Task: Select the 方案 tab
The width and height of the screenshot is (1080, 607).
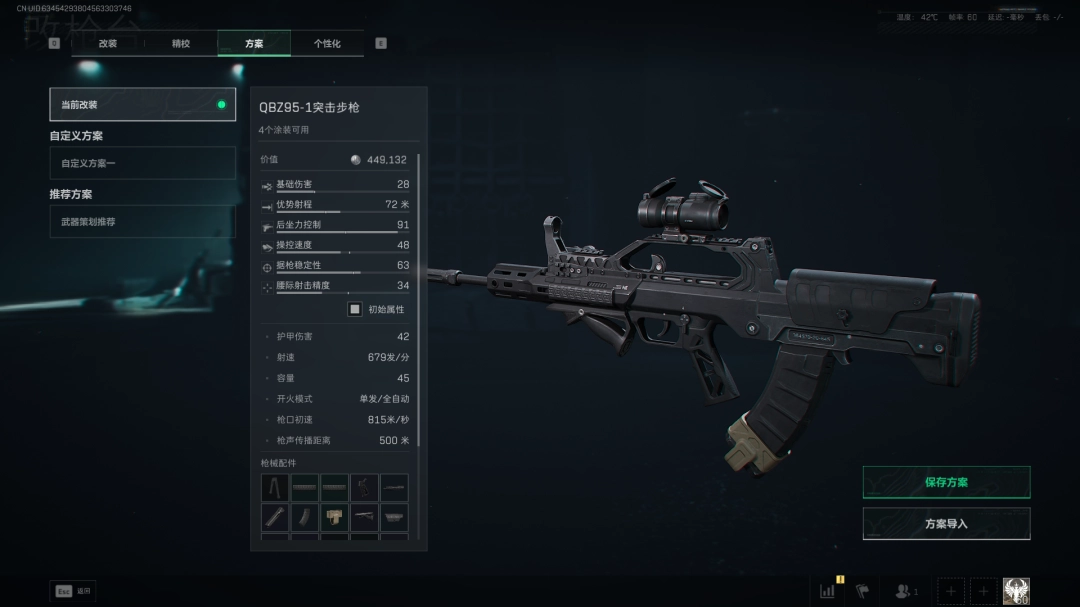Action: point(254,43)
